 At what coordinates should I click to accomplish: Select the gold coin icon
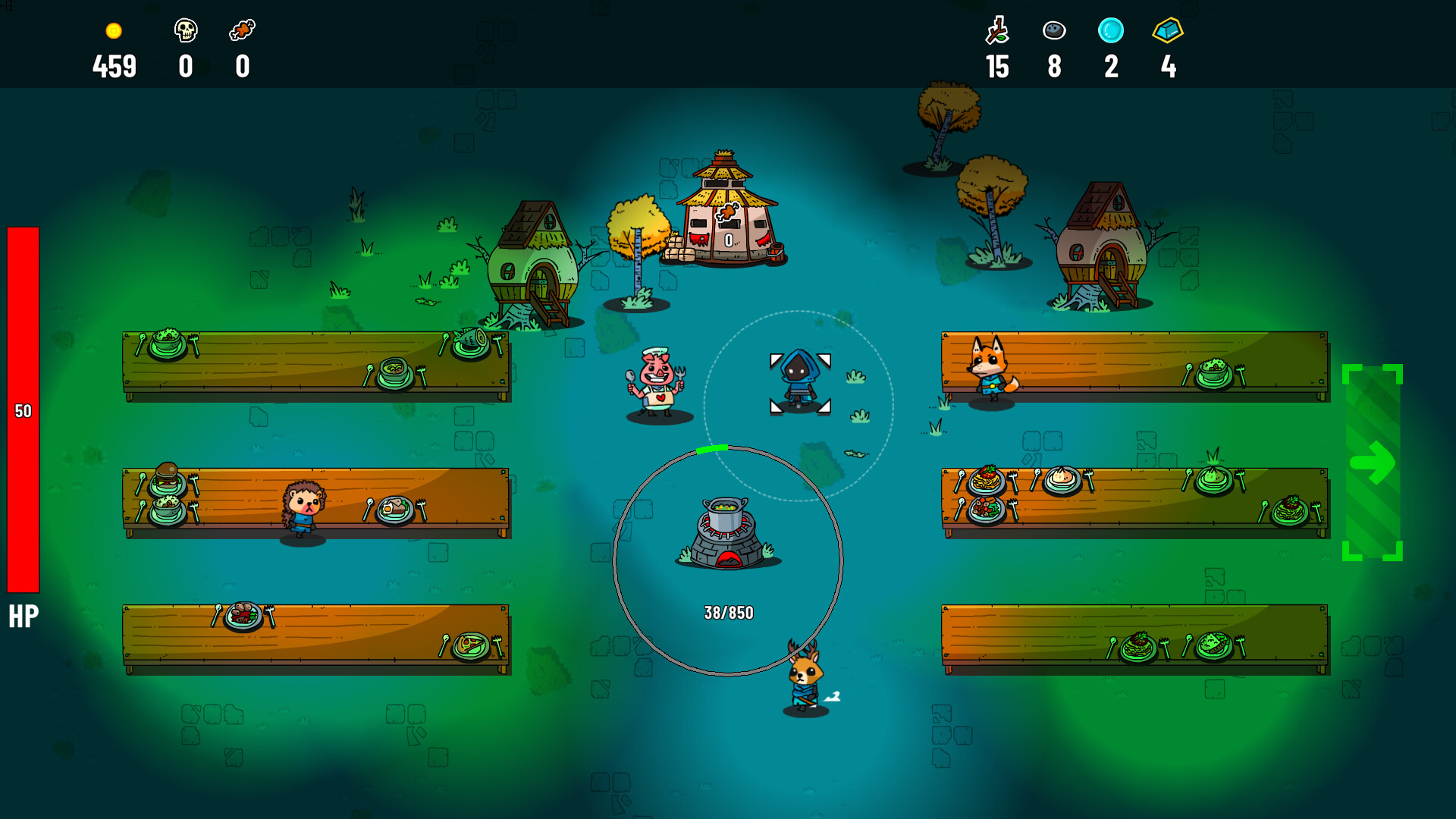[x=114, y=31]
